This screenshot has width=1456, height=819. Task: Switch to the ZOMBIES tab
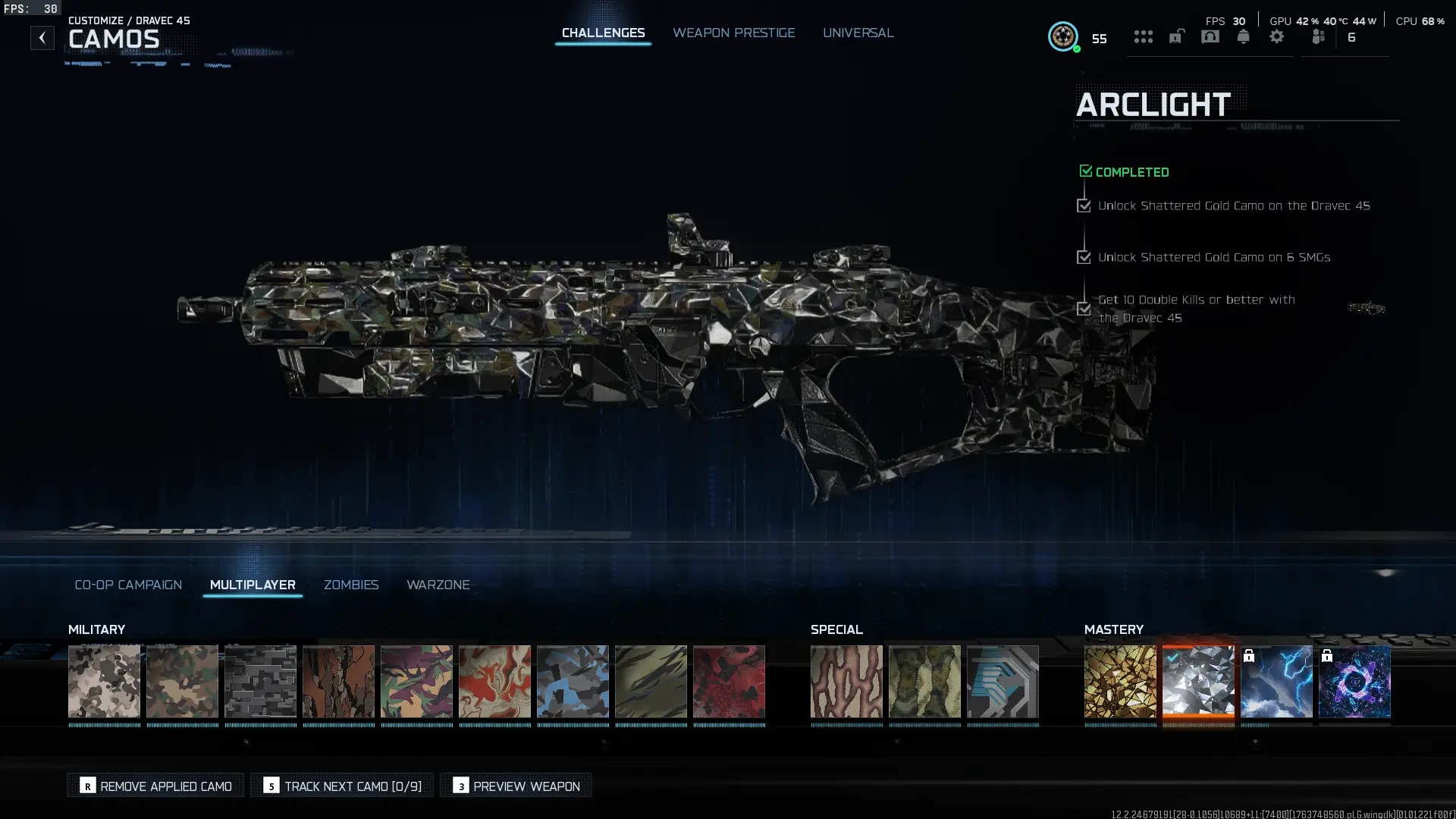coord(351,585)
